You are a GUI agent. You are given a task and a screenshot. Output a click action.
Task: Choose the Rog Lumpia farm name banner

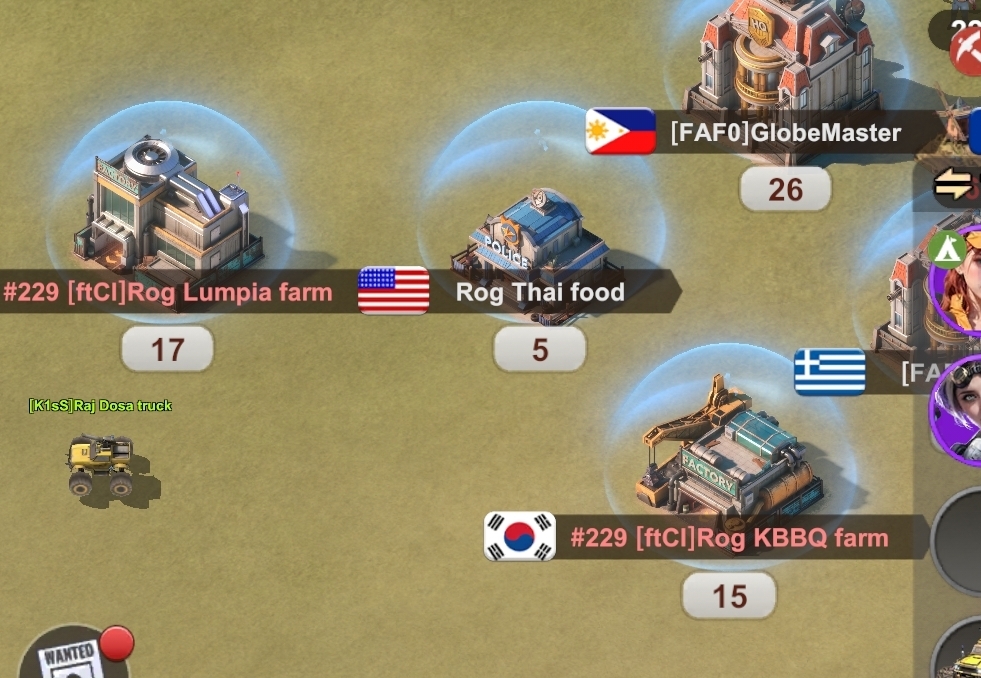click(x=168, y=292)
